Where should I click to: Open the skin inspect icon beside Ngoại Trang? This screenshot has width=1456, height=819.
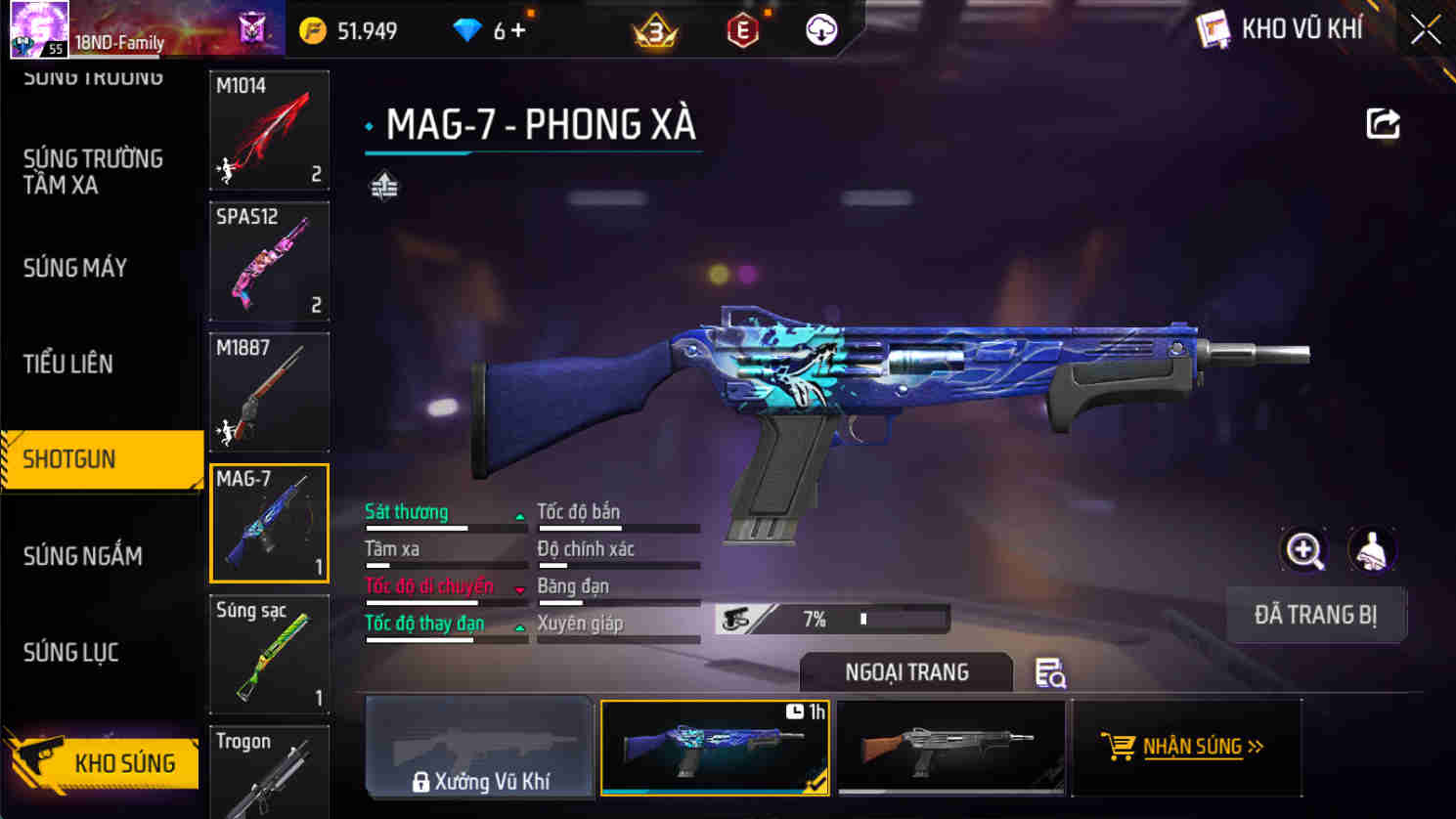click(x=1051, y=673)
